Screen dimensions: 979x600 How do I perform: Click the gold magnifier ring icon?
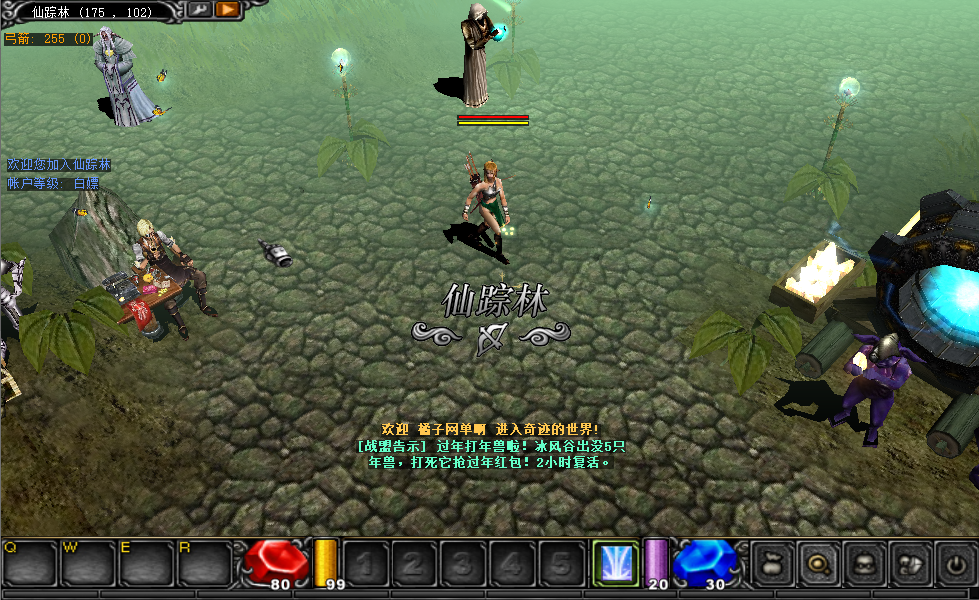[x=817, y=564]
